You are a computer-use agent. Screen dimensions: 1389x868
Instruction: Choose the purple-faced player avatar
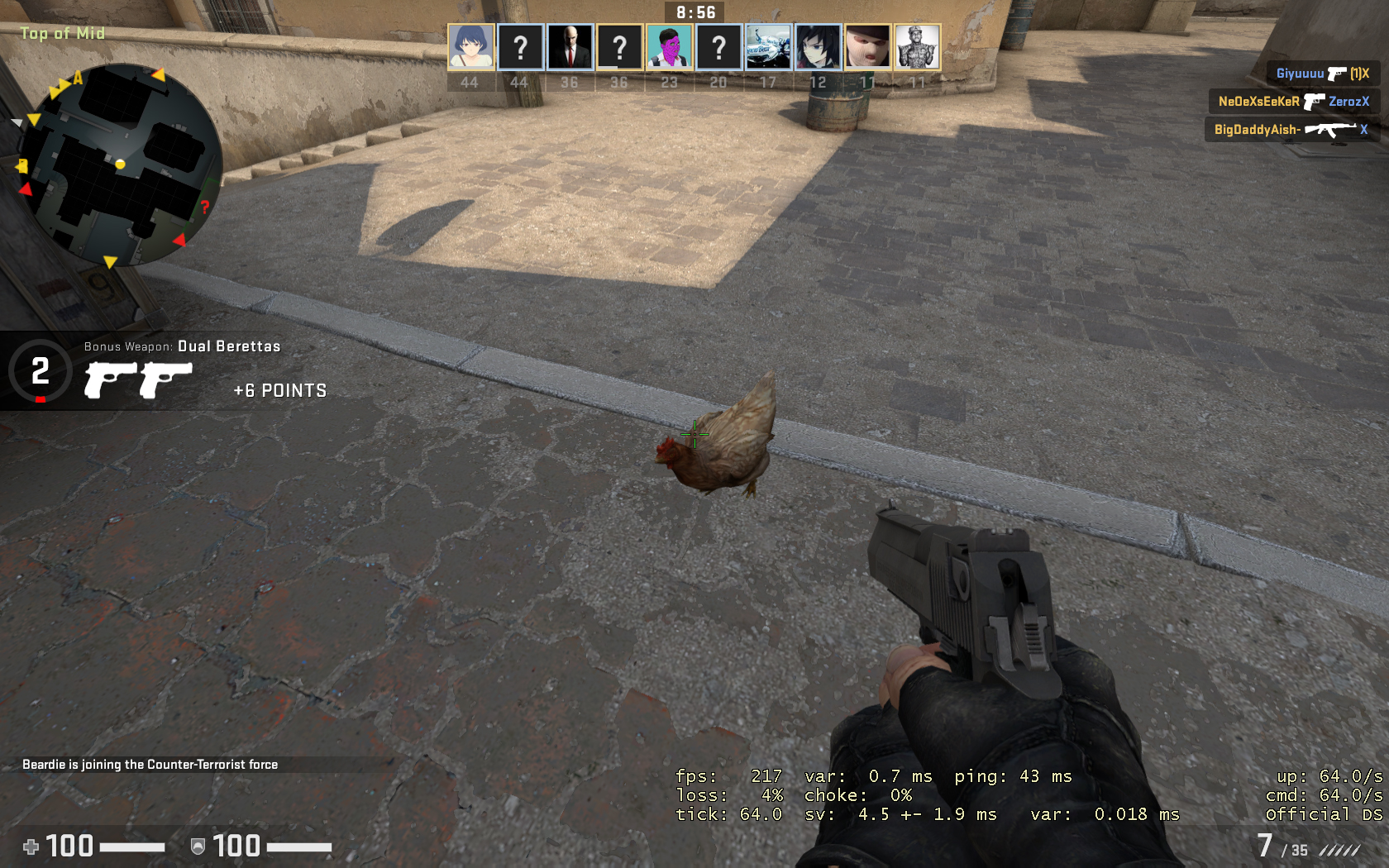(670, 46)
